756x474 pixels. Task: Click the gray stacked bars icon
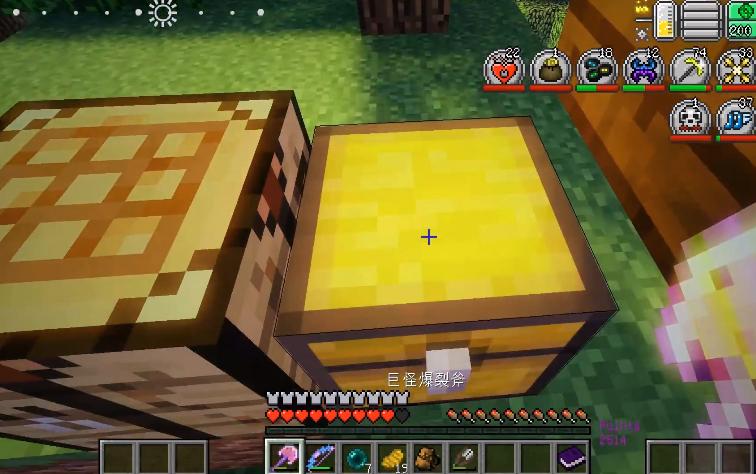[x=701, y=20]
